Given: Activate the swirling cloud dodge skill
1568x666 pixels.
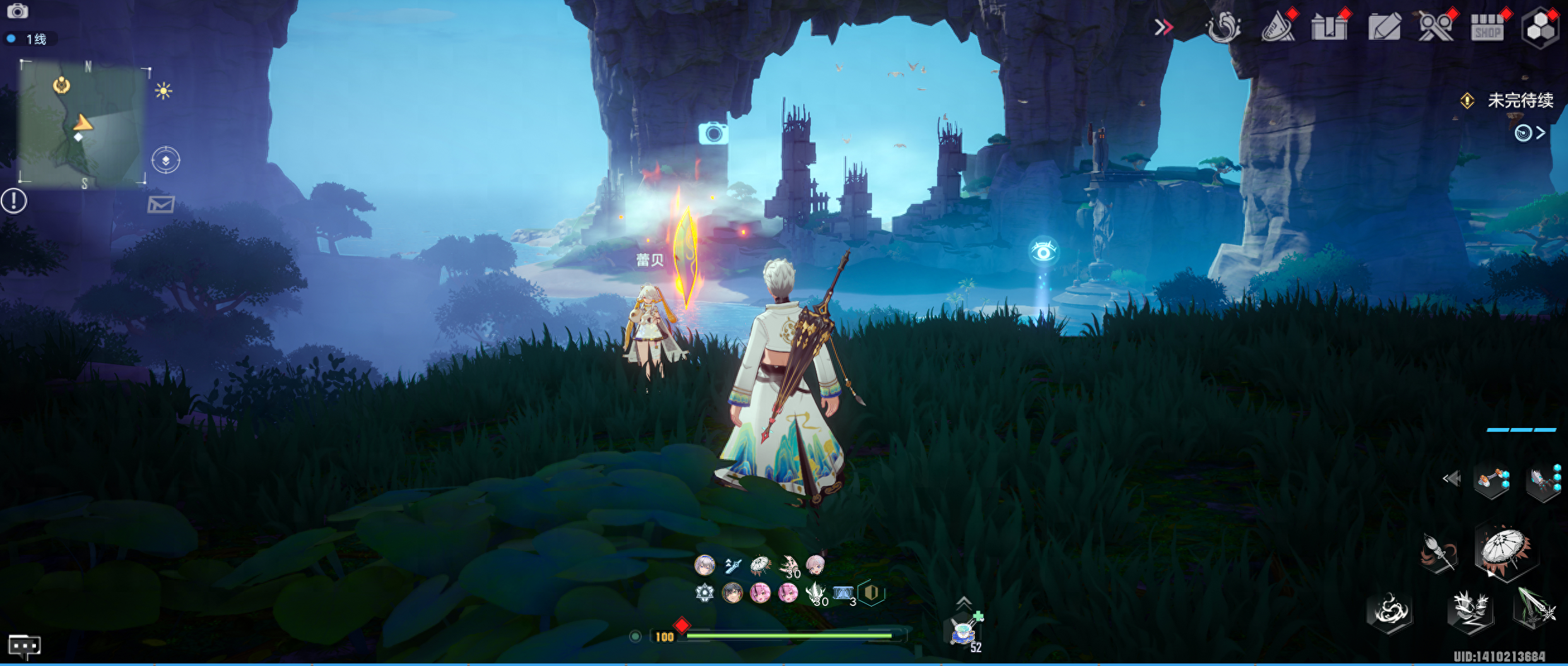Looking at the screenshot, I should [1389, 612].
